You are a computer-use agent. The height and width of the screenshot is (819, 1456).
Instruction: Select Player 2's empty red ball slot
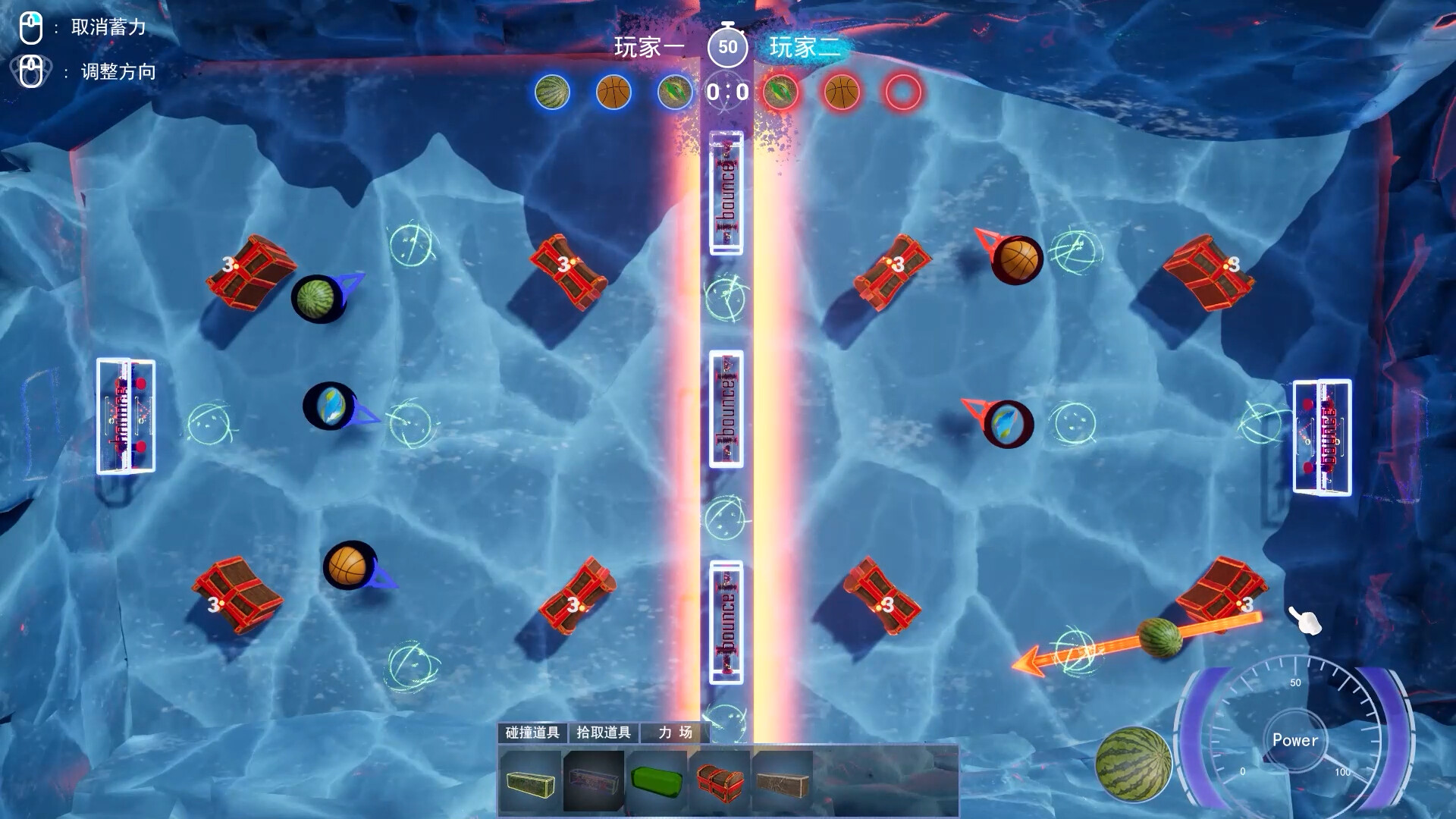point(902,93)
